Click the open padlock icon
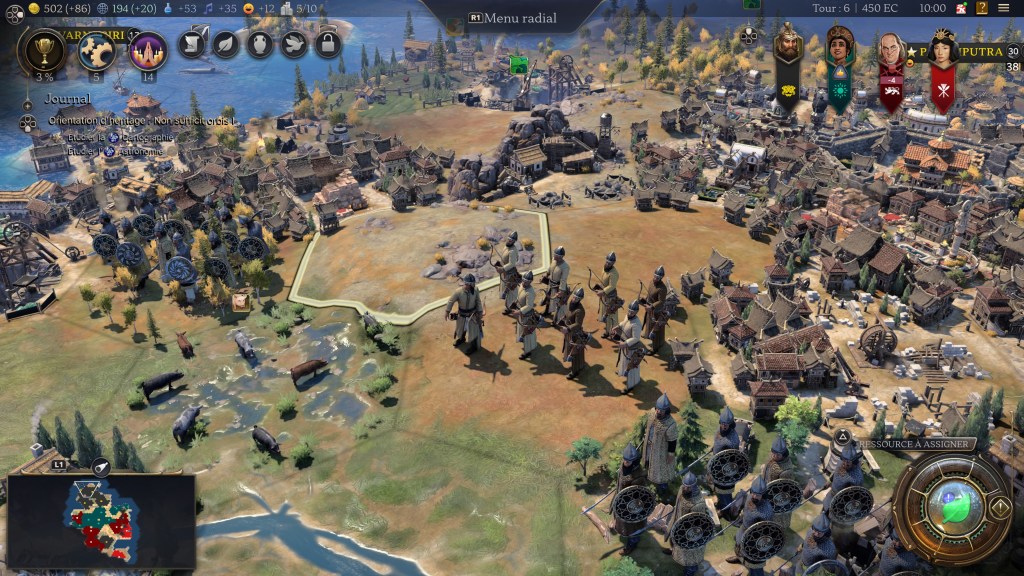The image size is (1024, 576). 328,44
